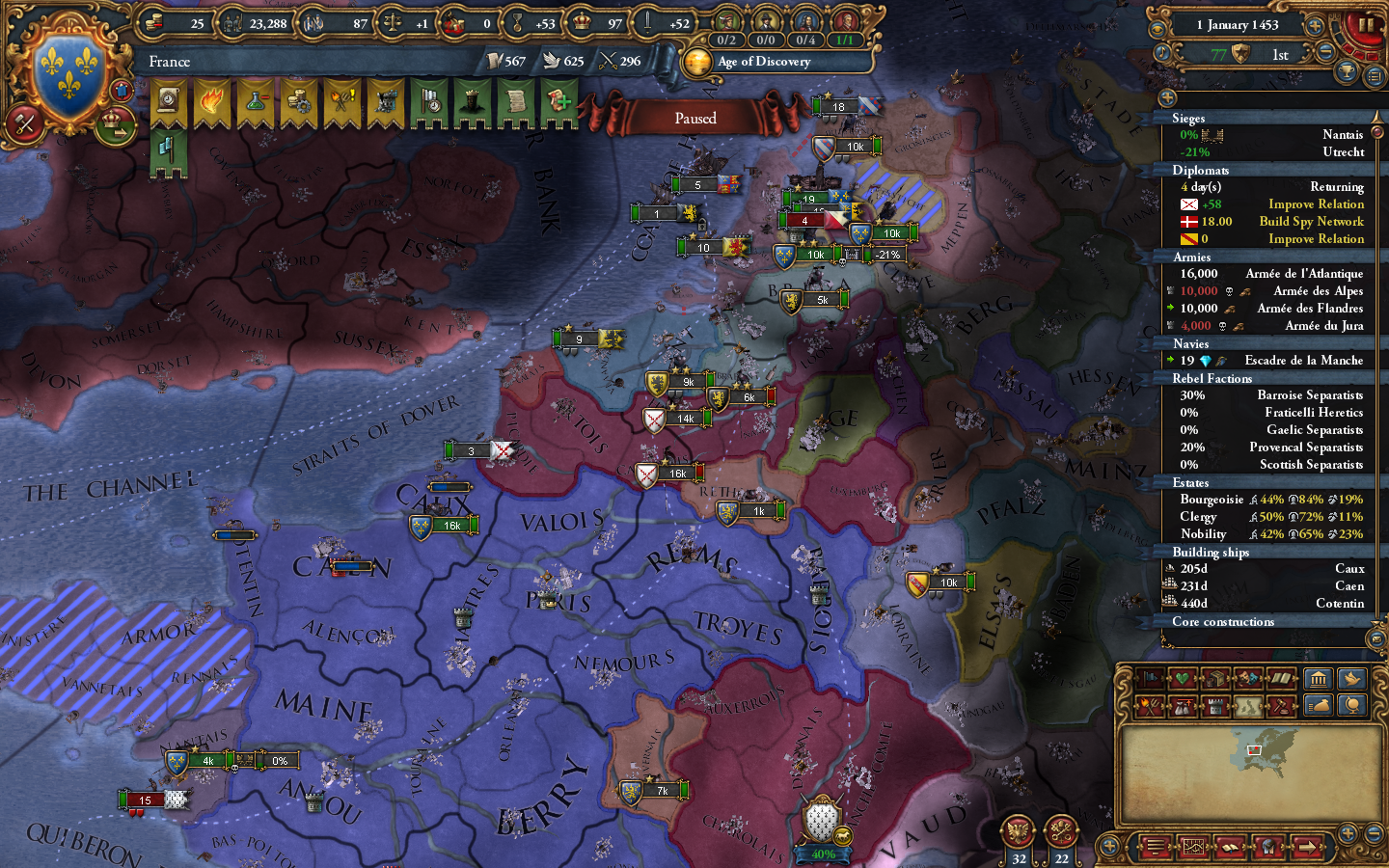Click the money bag economy shortcut icon

(1320, 704)
